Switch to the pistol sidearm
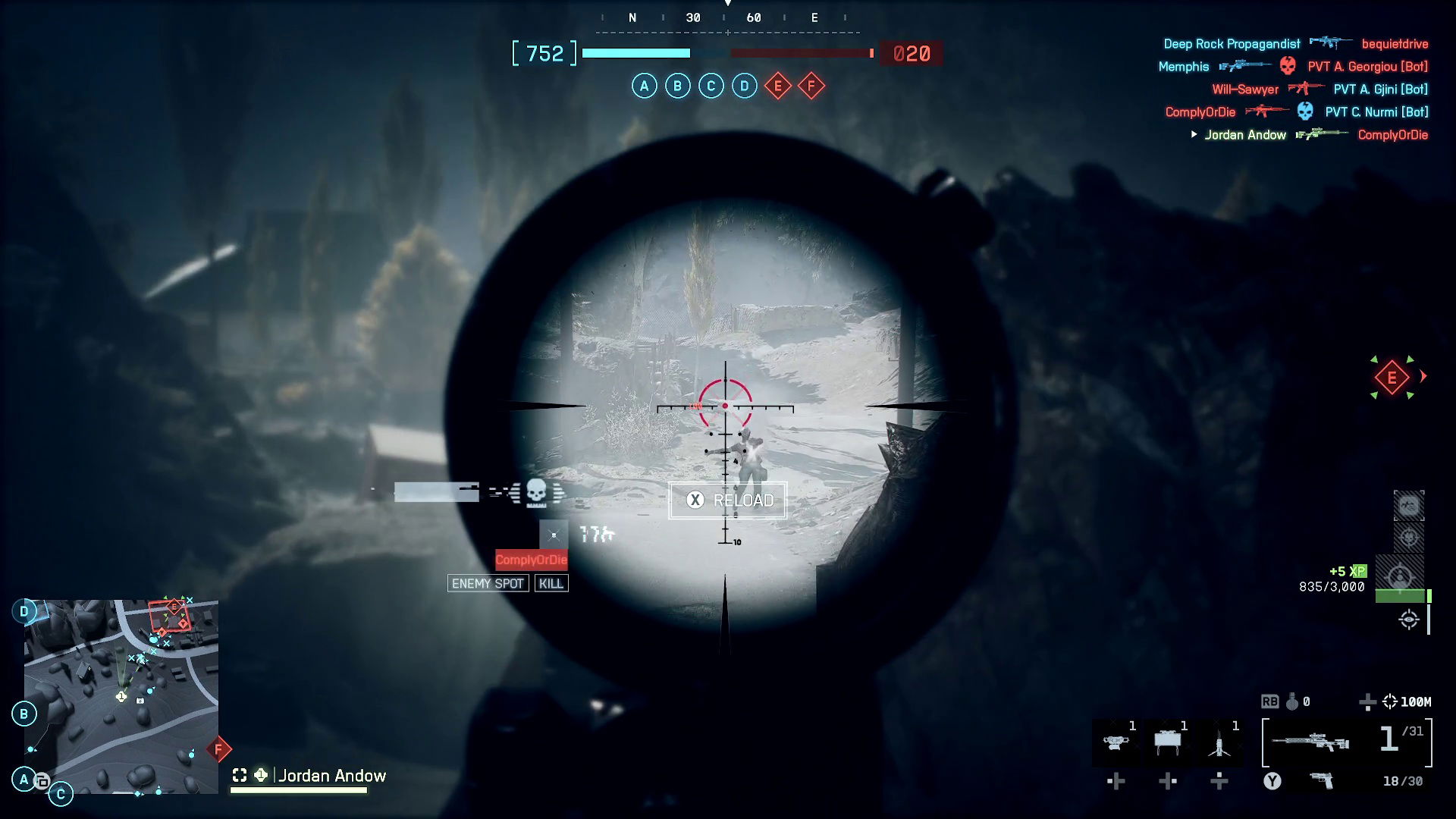Viewport: 1456px width, 819px height. 1322,780
